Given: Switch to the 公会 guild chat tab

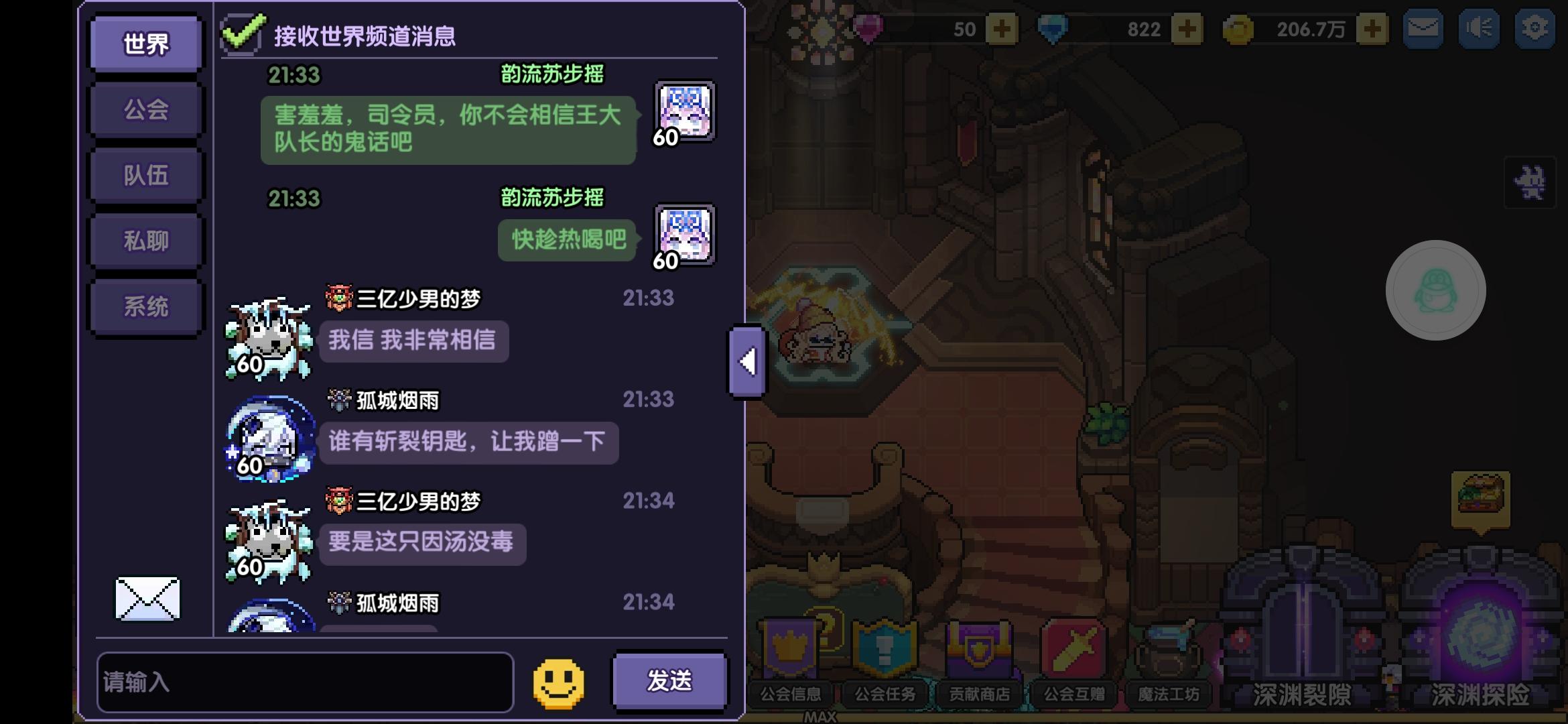Looking at the screenshot, I should [145, 109].
